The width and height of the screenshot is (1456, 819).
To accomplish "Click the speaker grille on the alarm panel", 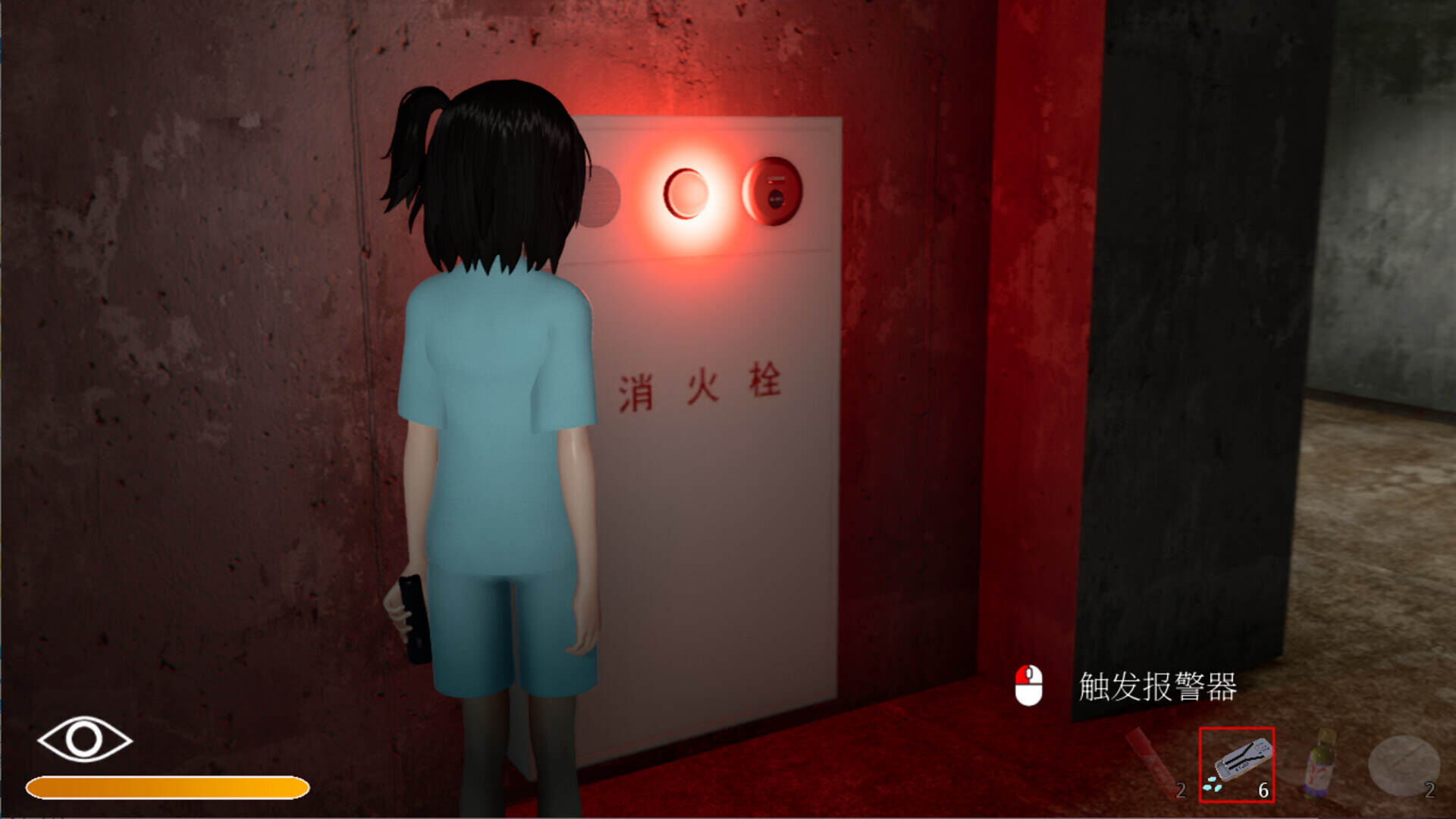I will coord(601,196).
